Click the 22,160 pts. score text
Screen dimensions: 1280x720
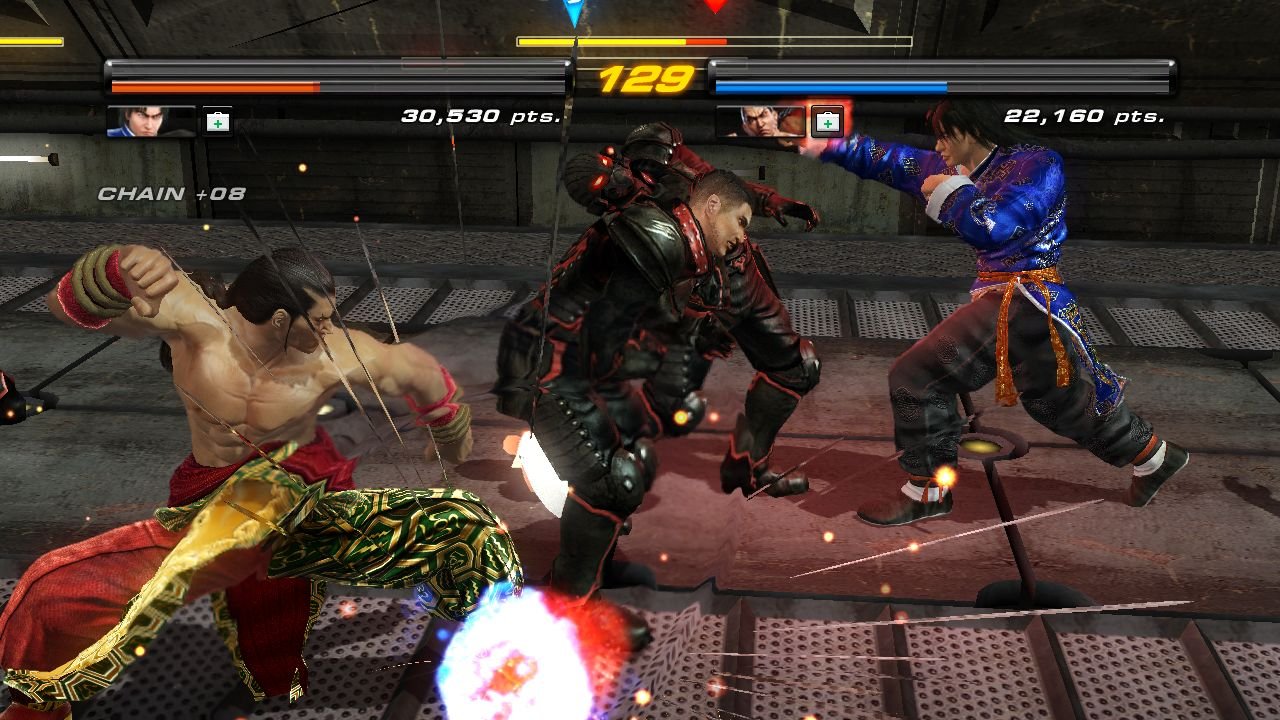(1086, 115)
